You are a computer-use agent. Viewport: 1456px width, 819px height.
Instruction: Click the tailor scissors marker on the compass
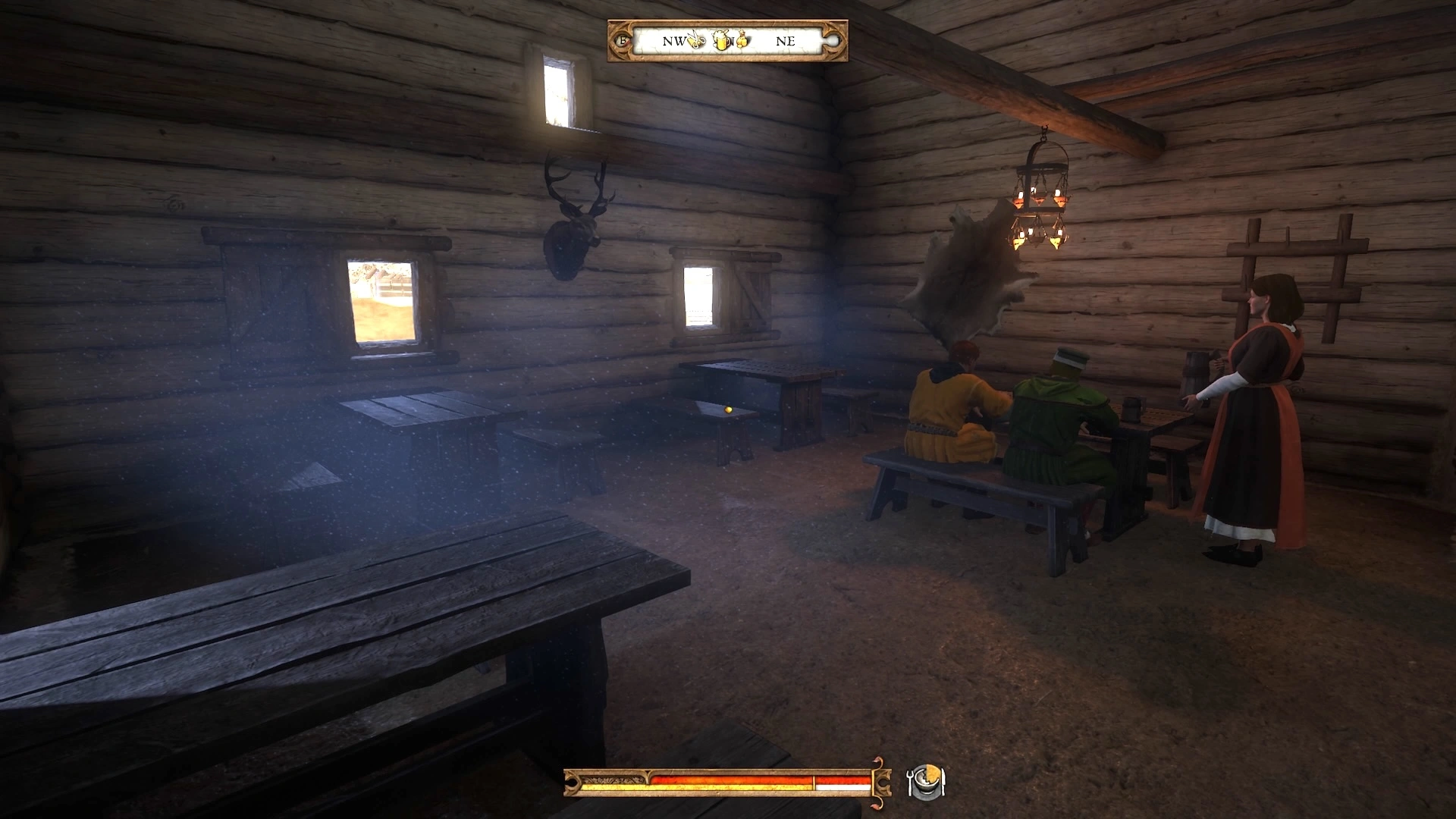[x=697, y=40]
